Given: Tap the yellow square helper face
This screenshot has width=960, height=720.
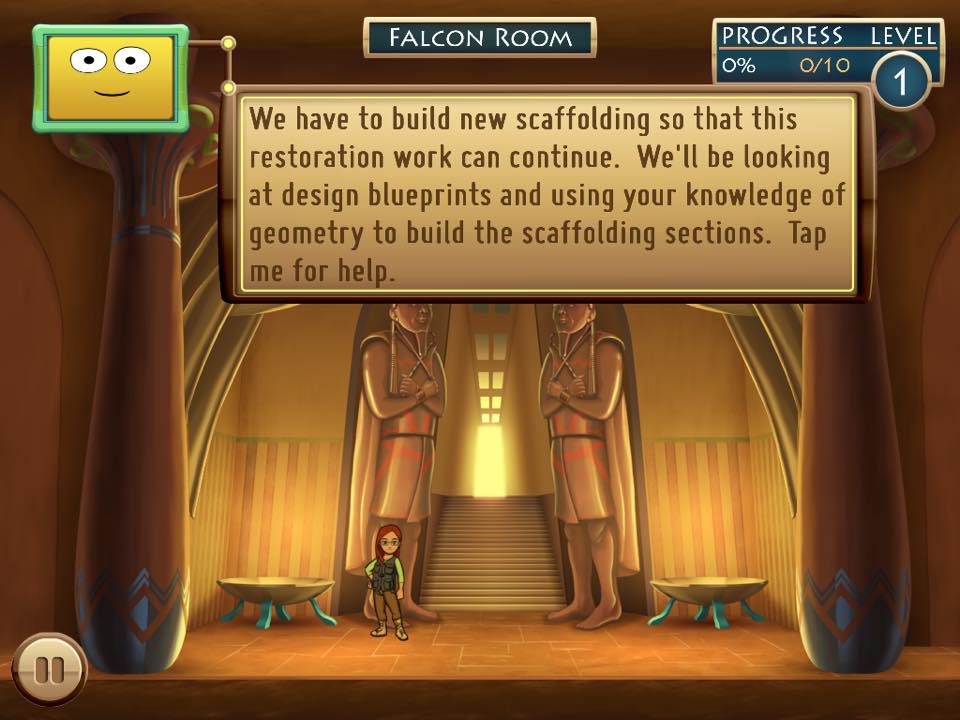Looking at the screenshot, I should click(110, 78).
